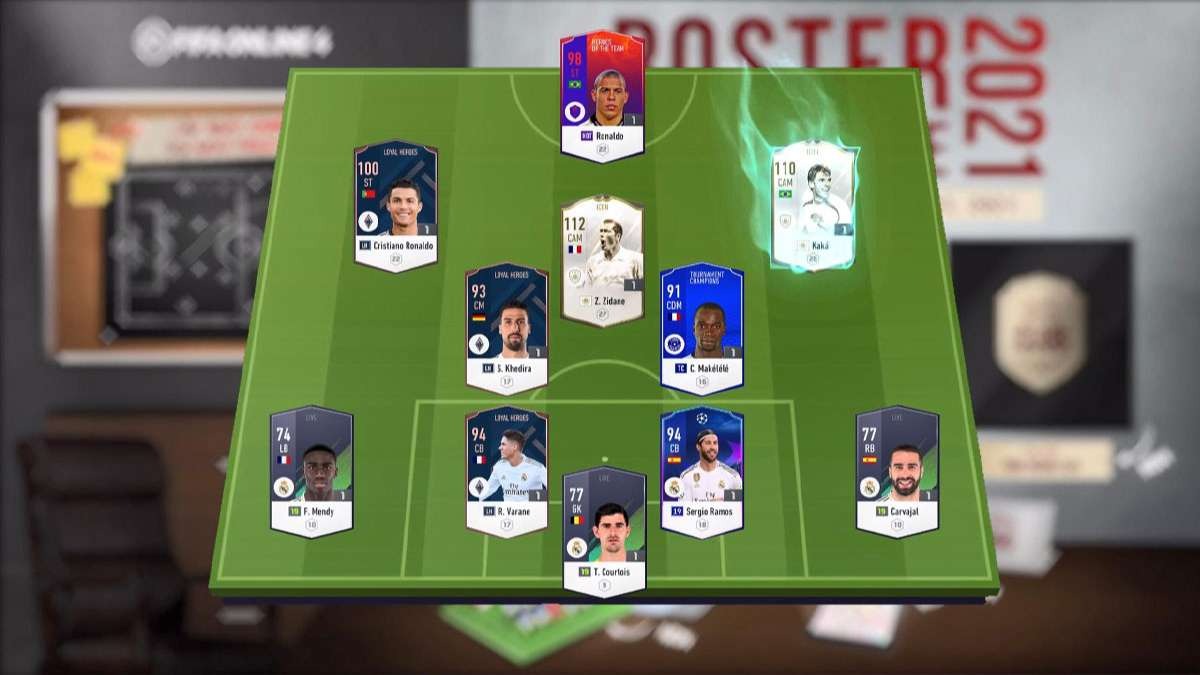Select the R. Varane centre-back card
The height and width of the screenshot is (675, 1200).
(x=507, y=470)
